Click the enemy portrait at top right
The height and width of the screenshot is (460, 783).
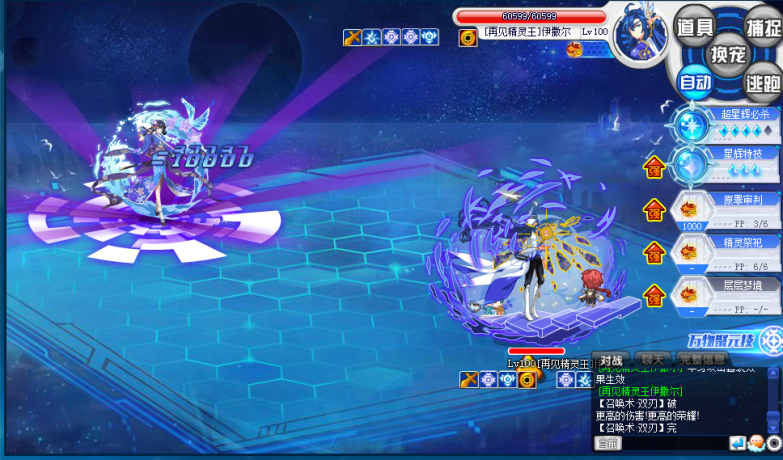point(638,35)
